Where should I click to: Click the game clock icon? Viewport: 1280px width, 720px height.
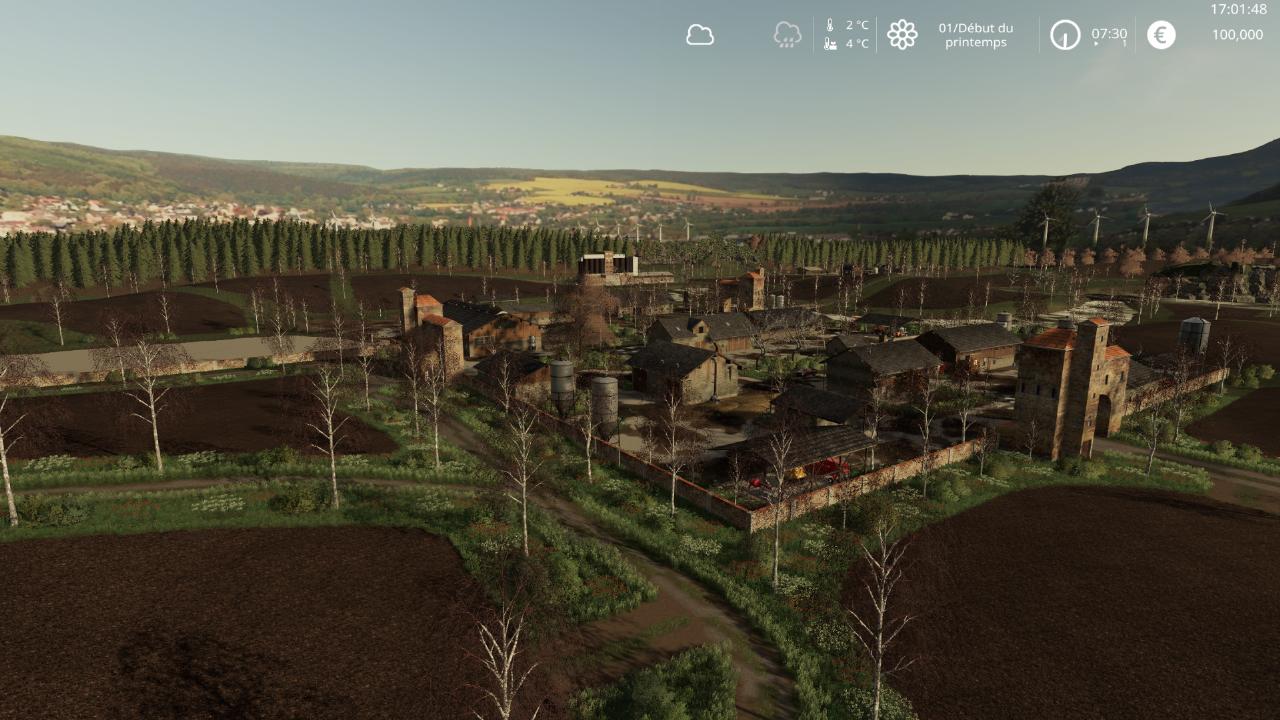coord(1065,35)
